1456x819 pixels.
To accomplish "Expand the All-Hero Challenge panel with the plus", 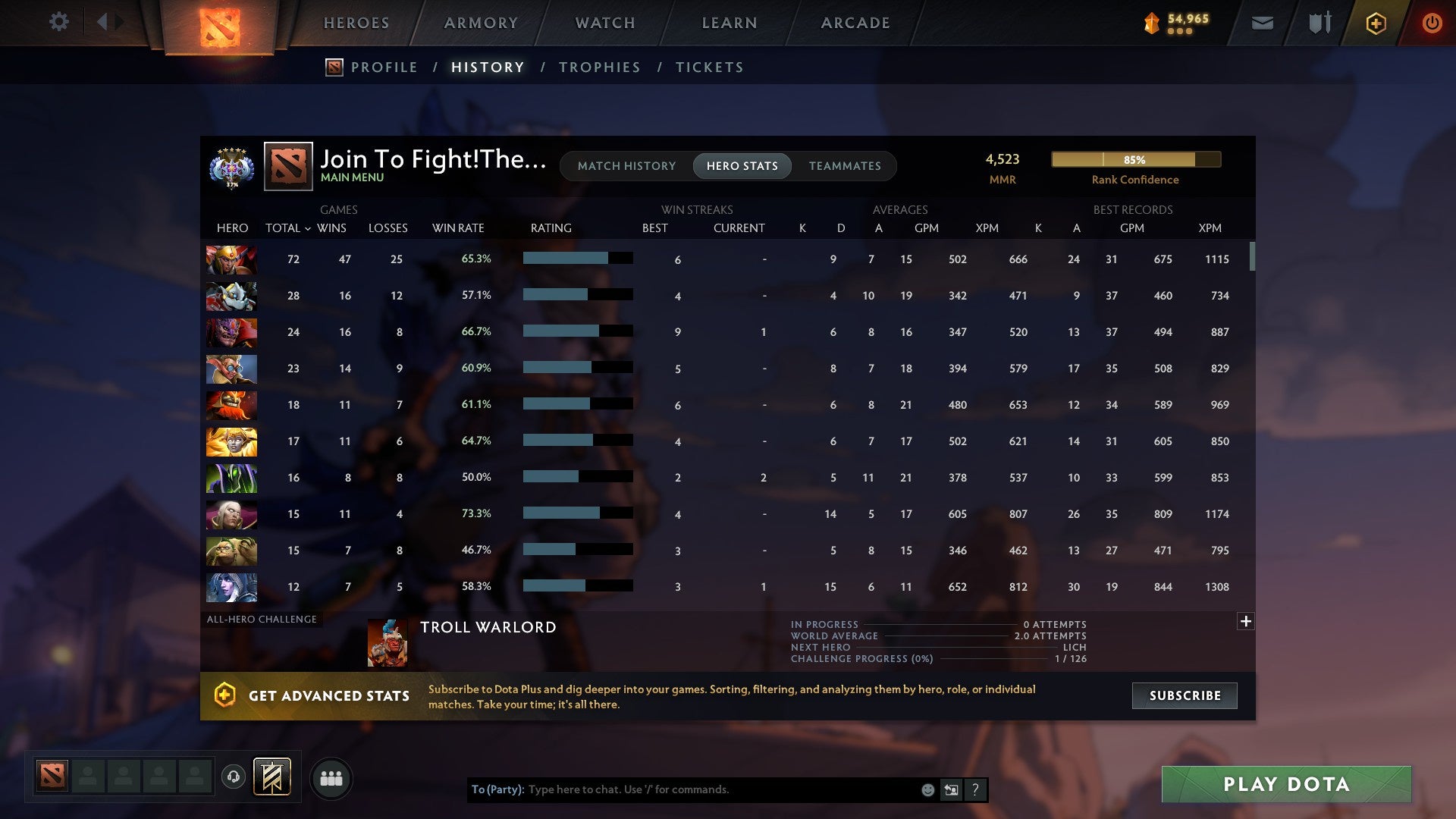I will tap(1246, 620).
